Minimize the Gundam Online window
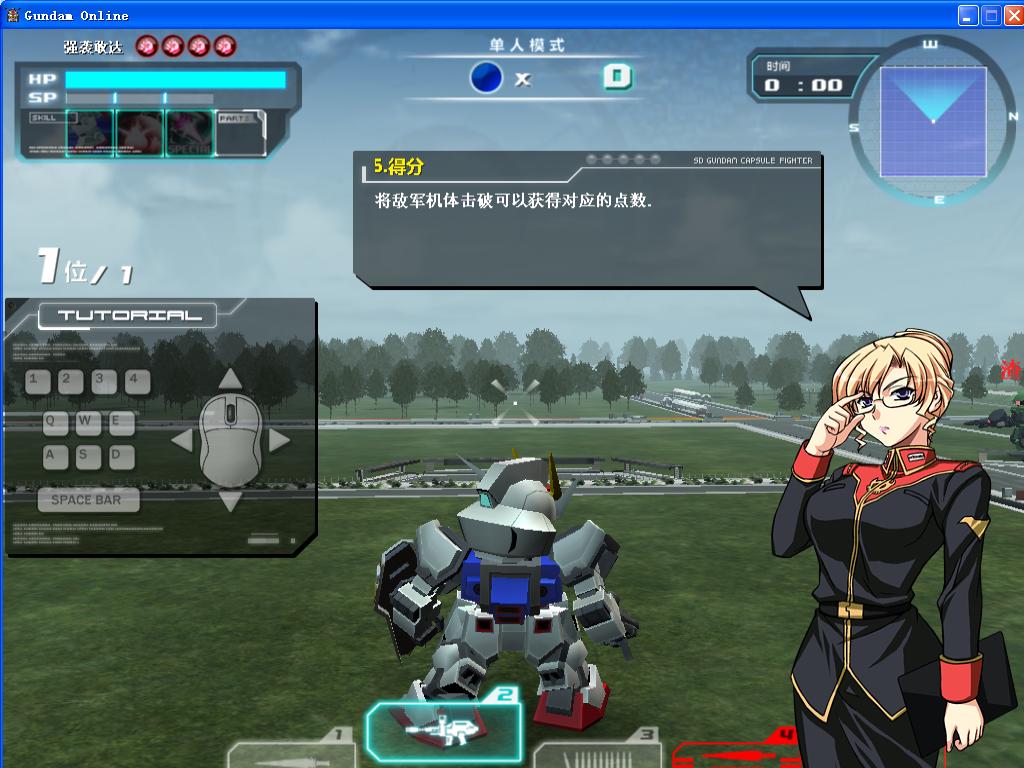1024x768 pixels. coord(968,15)
